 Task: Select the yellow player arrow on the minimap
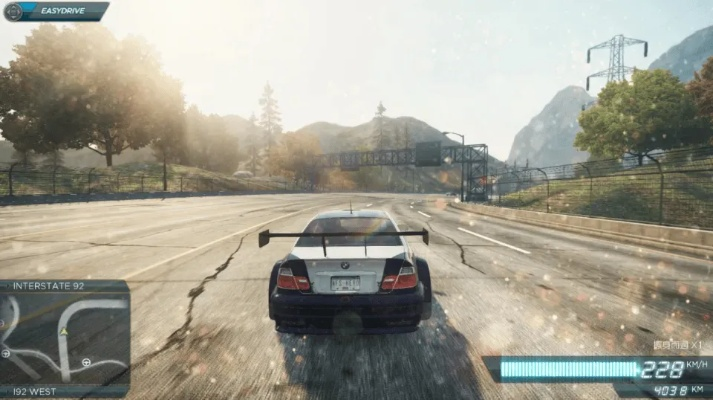(63, 330)
